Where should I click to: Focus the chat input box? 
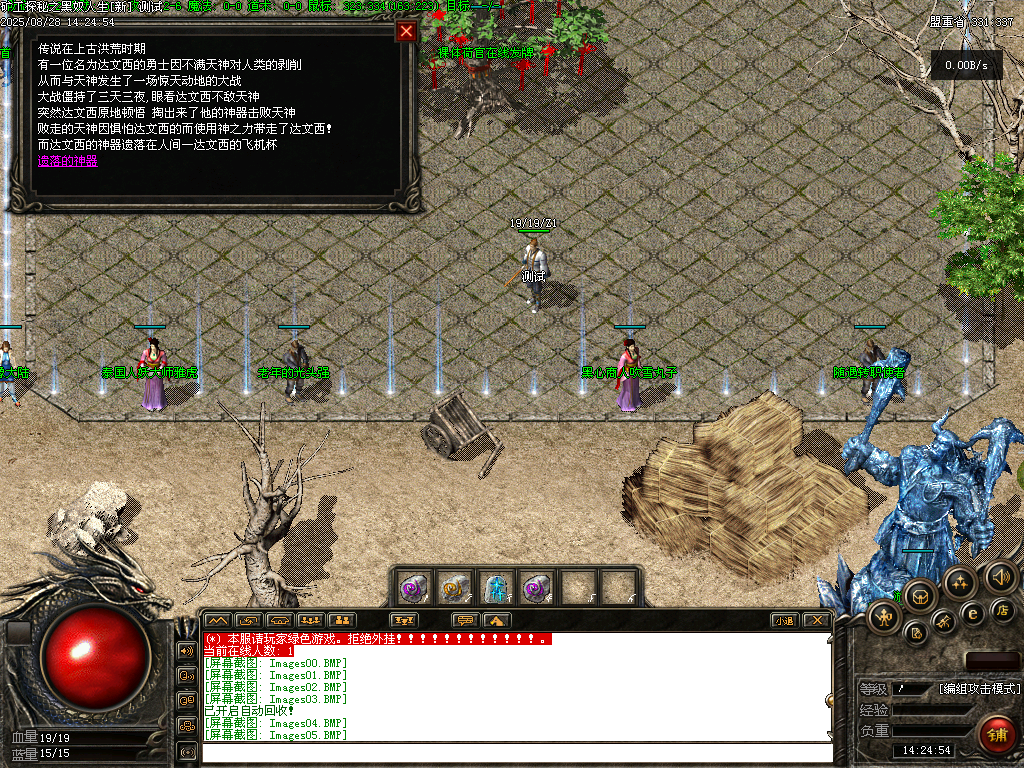point(516,752)
